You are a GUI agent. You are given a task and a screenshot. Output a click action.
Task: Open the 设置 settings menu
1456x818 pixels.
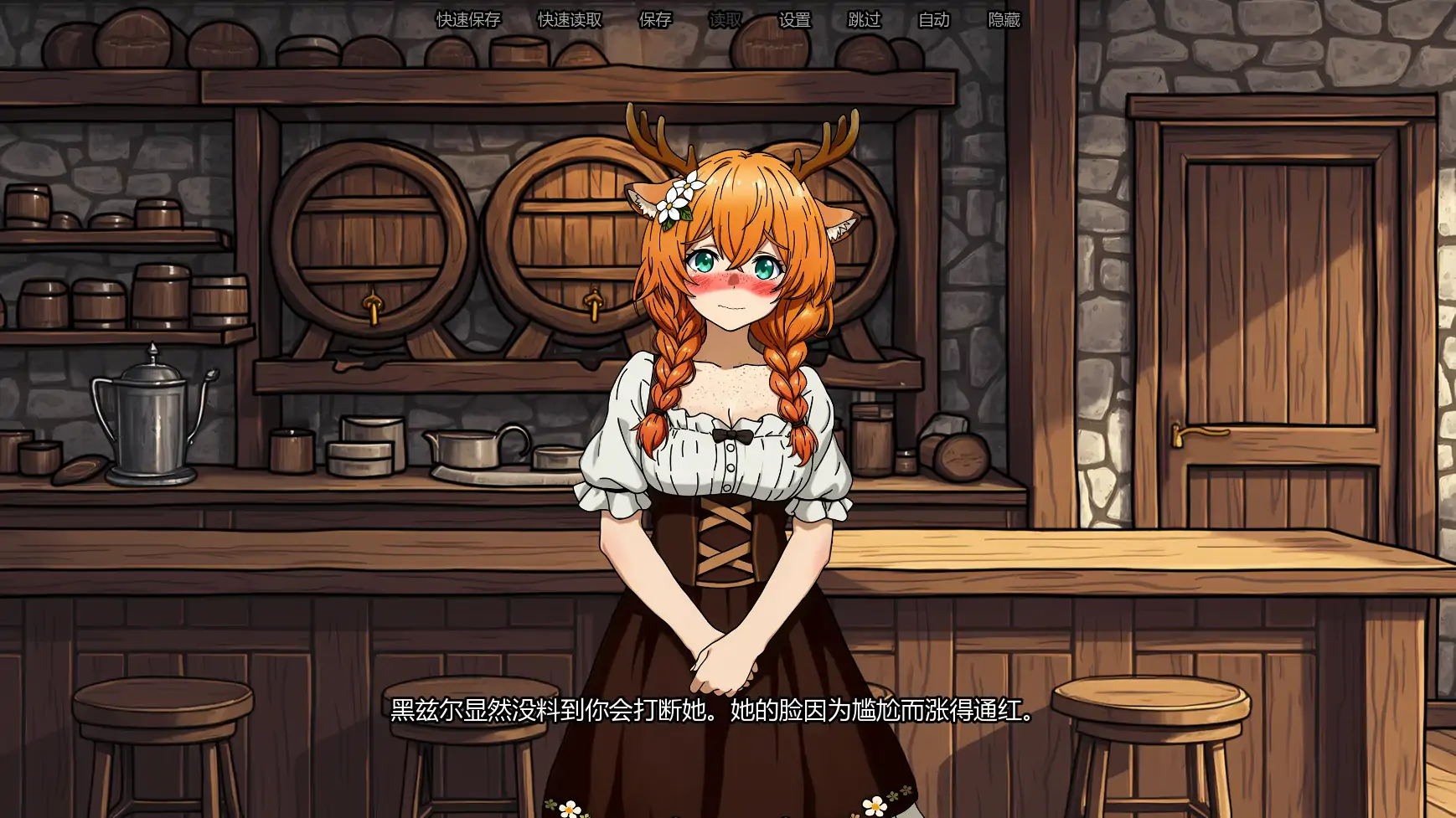794,20
